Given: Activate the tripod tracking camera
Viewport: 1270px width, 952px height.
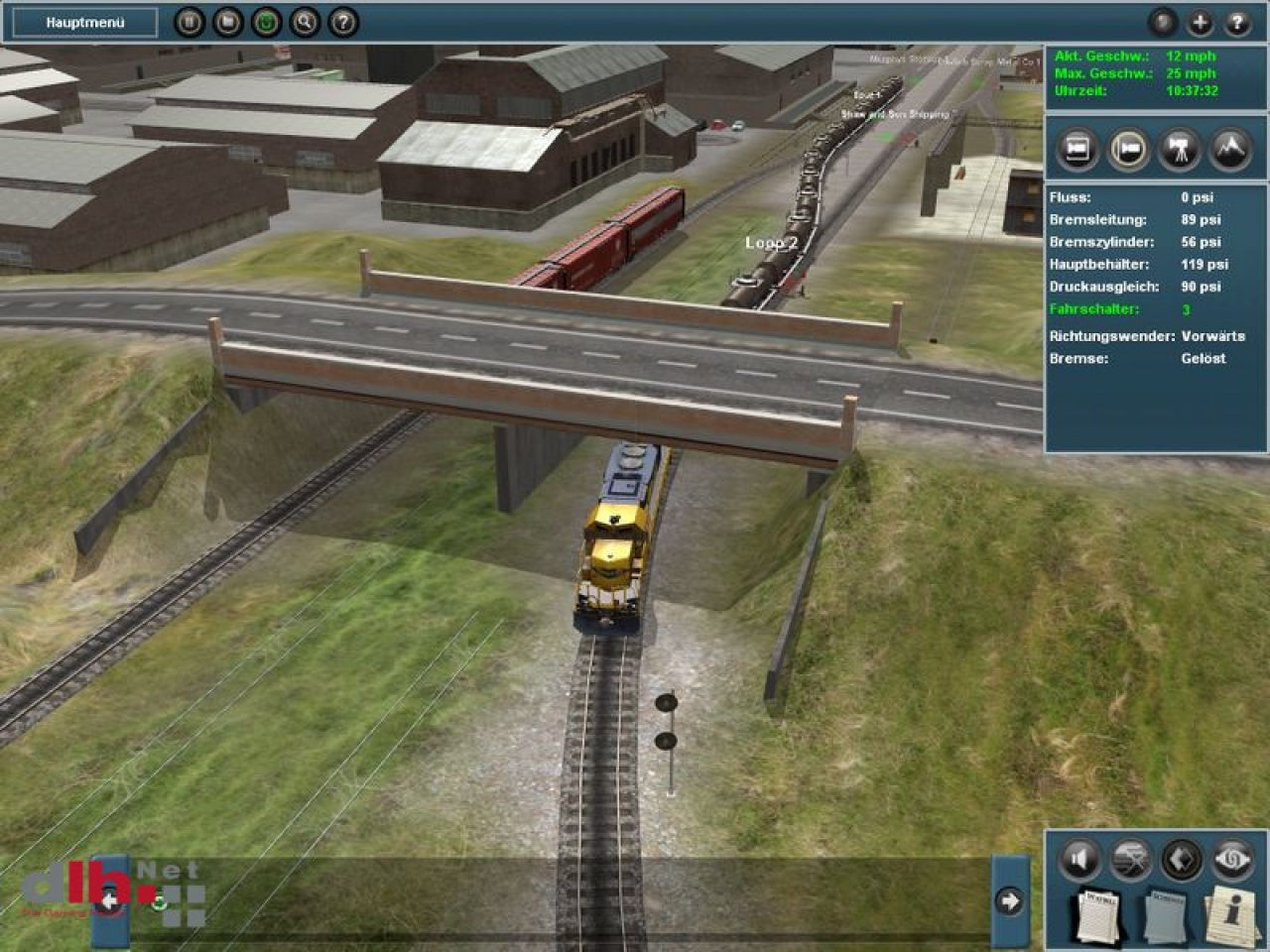Looking at the screenshot, I should [1178, 151].
